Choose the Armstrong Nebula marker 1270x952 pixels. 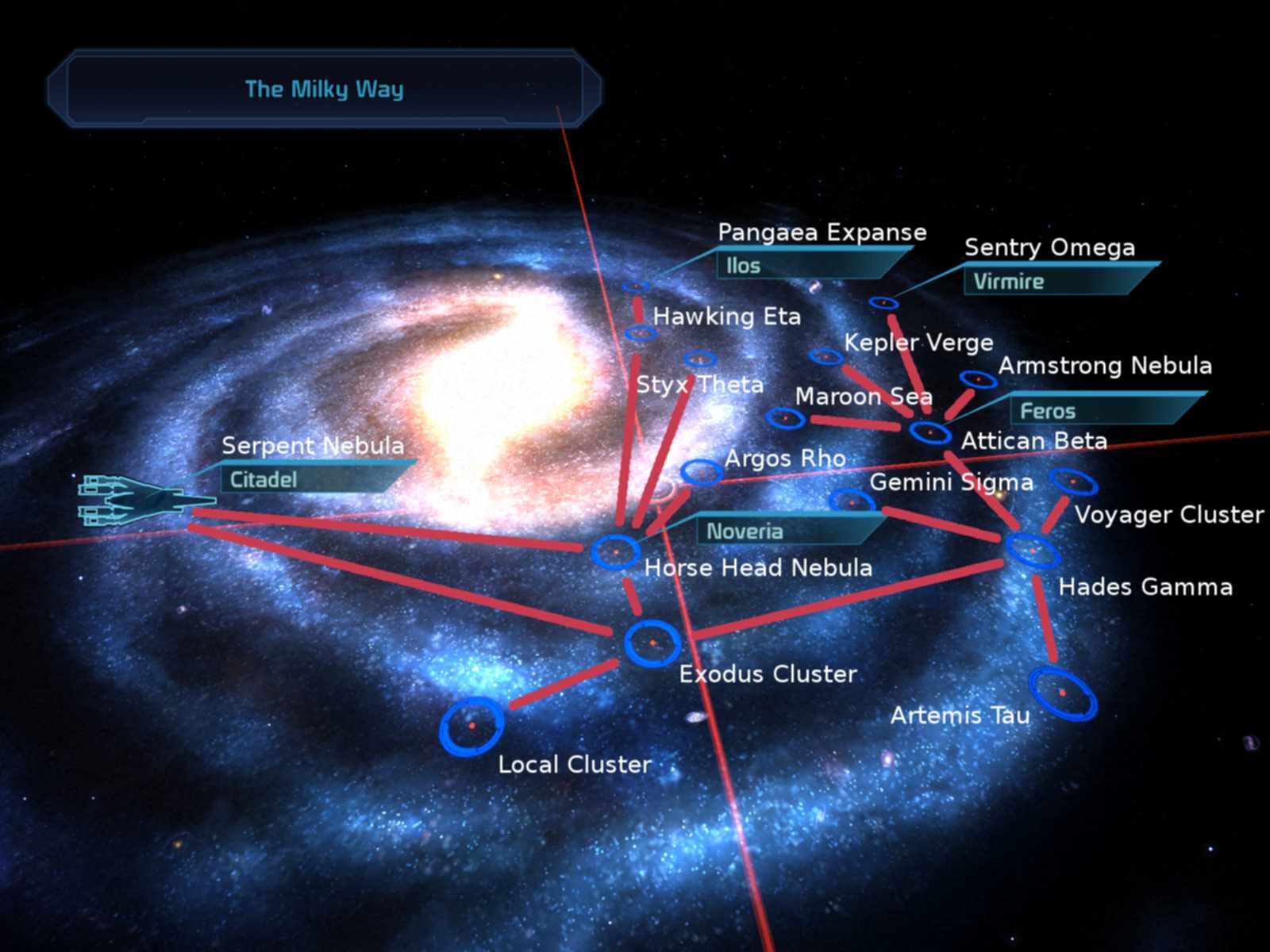click(978, 380)
